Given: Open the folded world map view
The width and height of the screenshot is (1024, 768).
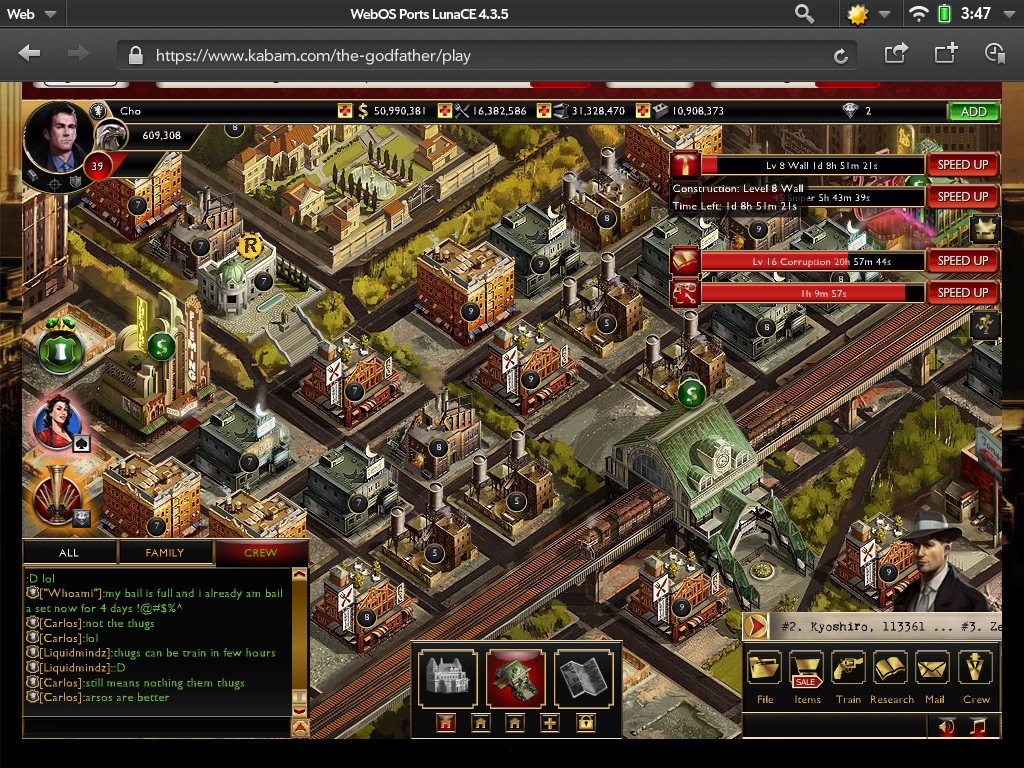Looking at the screenshot, I should coord(584,678).
